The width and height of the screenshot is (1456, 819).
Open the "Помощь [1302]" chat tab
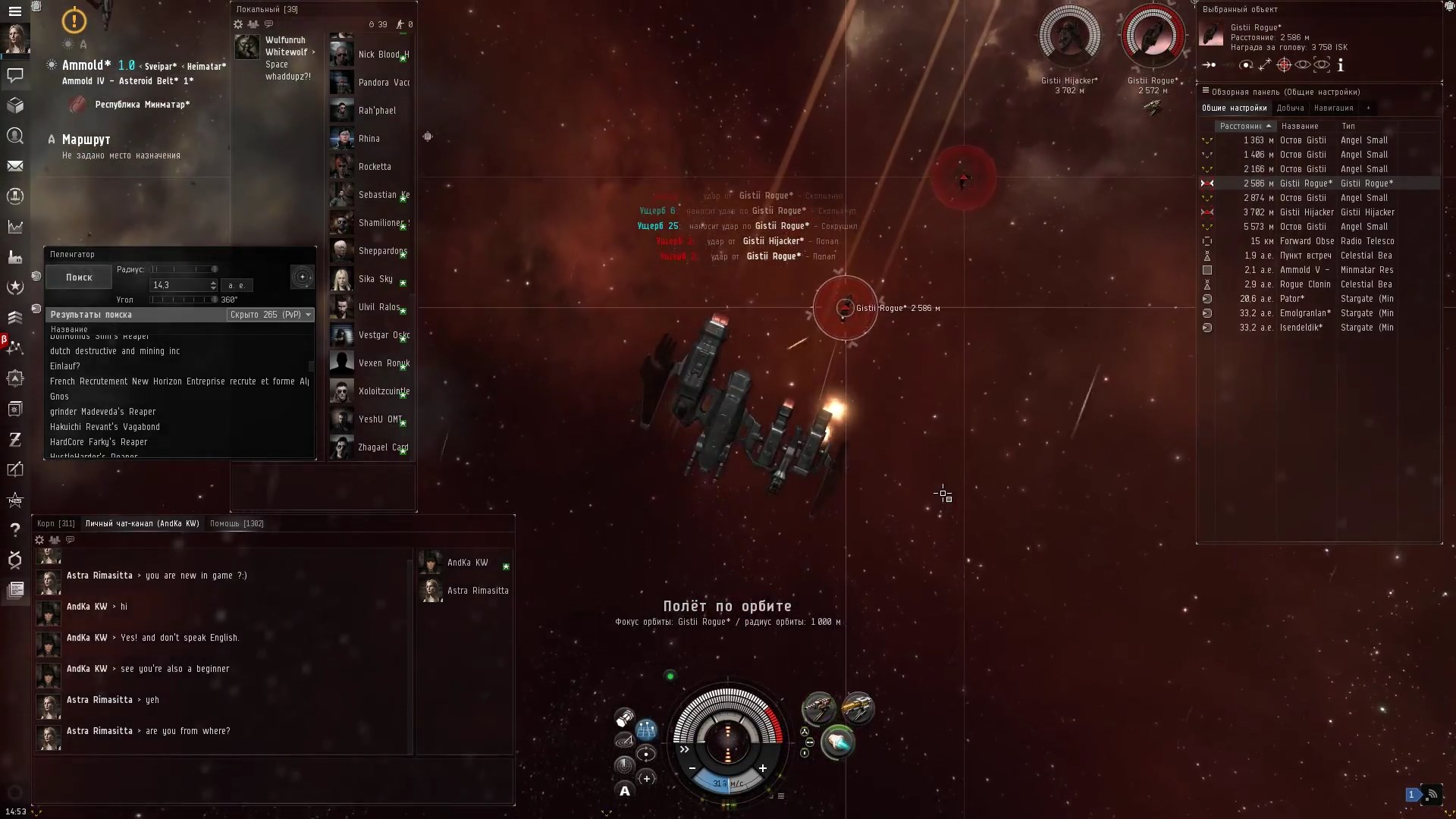(x=237, y=523)
